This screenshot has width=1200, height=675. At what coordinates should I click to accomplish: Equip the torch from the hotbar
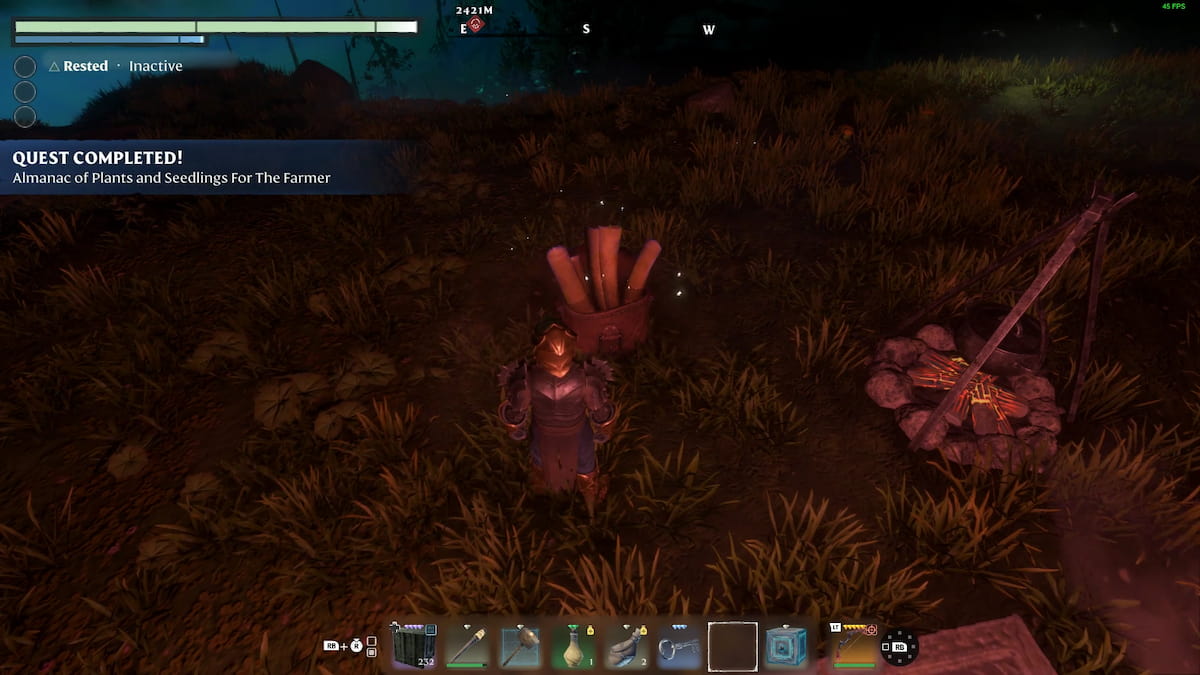(467, 645)
